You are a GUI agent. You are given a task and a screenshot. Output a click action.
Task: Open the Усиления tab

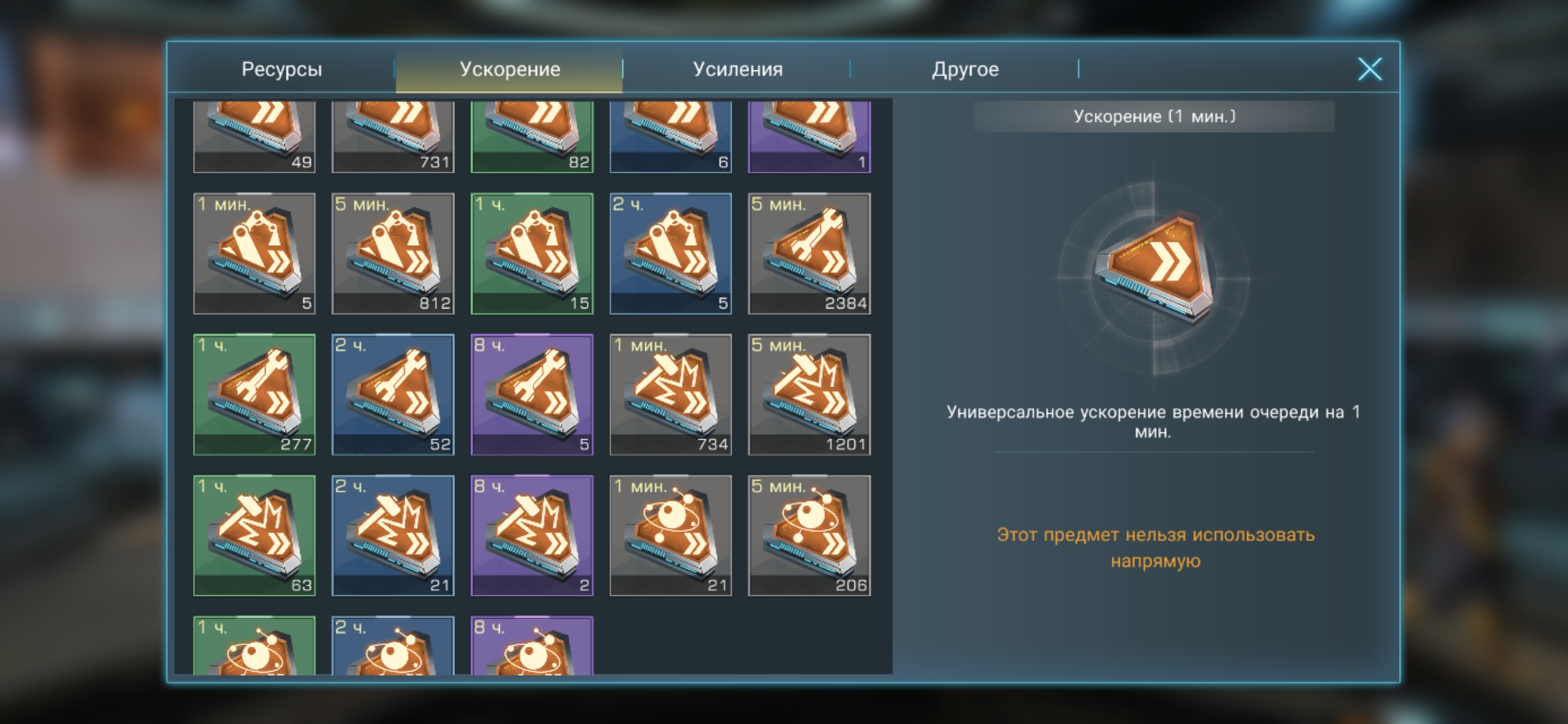click(737, 69)
